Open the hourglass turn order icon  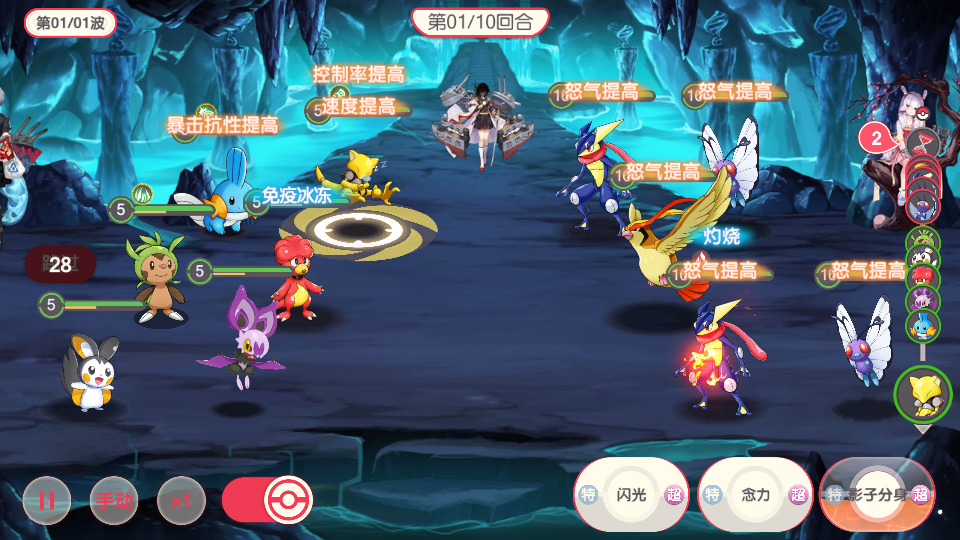(922, 141)
